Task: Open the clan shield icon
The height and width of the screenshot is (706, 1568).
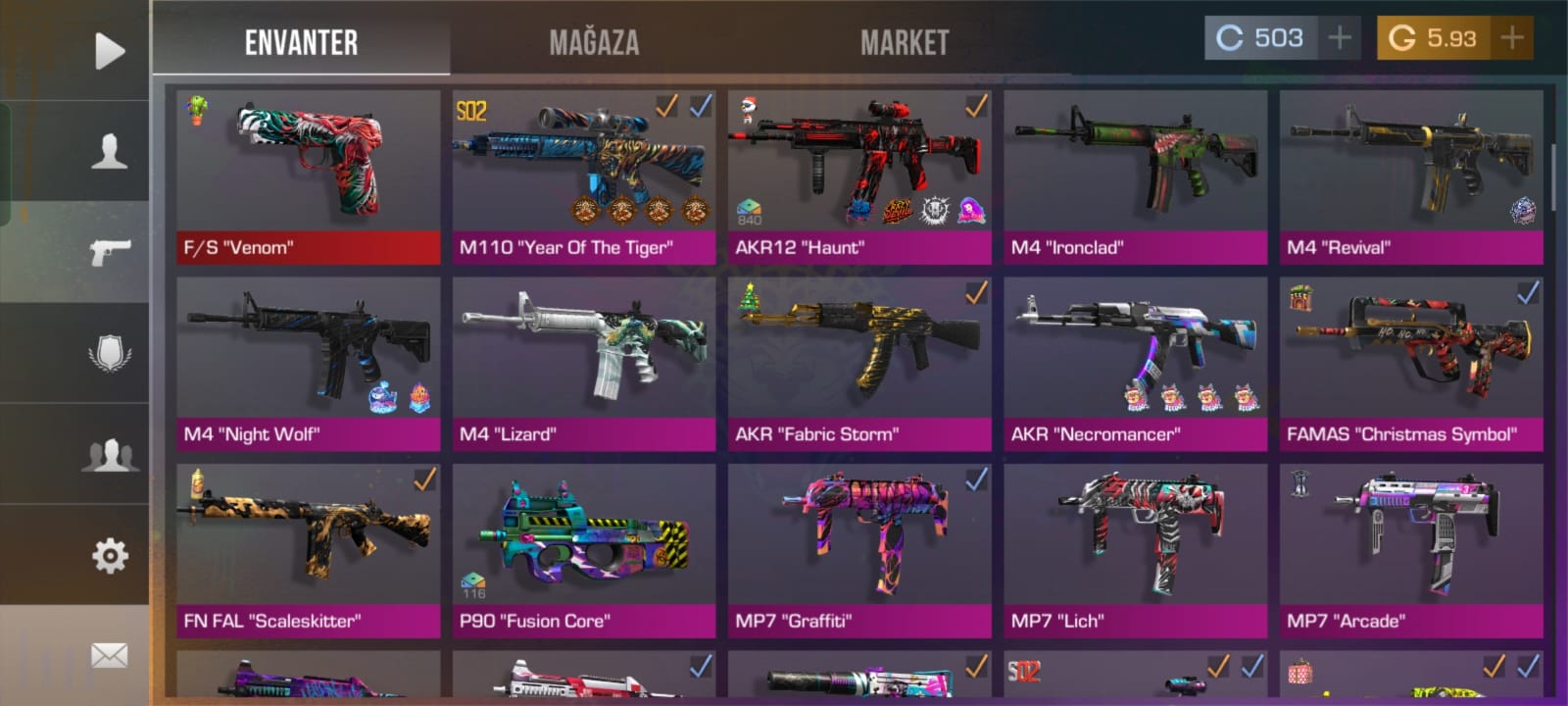Action: 109,353
